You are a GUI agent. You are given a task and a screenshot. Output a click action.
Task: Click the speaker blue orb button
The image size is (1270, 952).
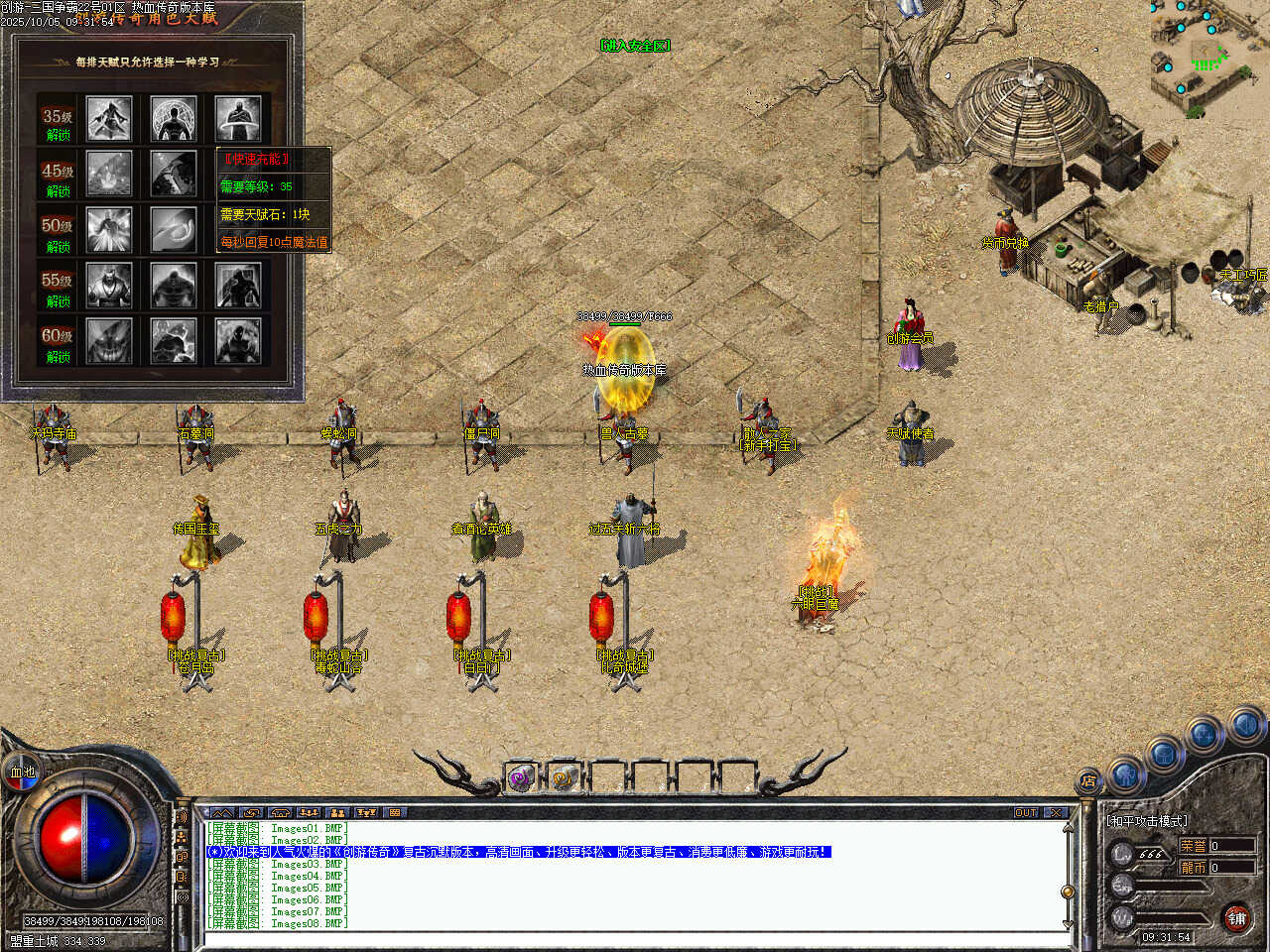click(1245, 725)
